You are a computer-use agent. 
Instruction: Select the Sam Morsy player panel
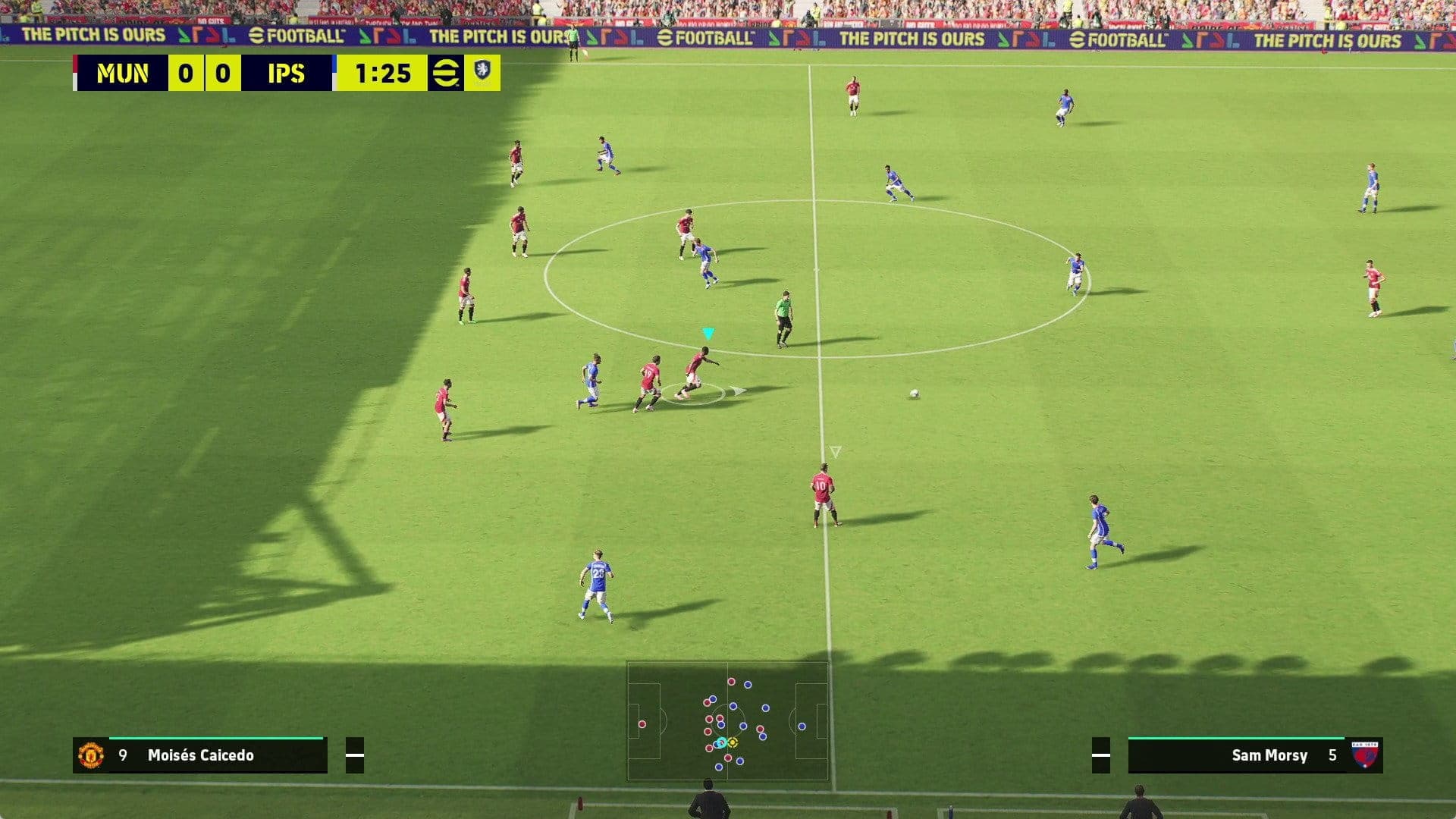pyautogui.click(x=1254, y=755)
